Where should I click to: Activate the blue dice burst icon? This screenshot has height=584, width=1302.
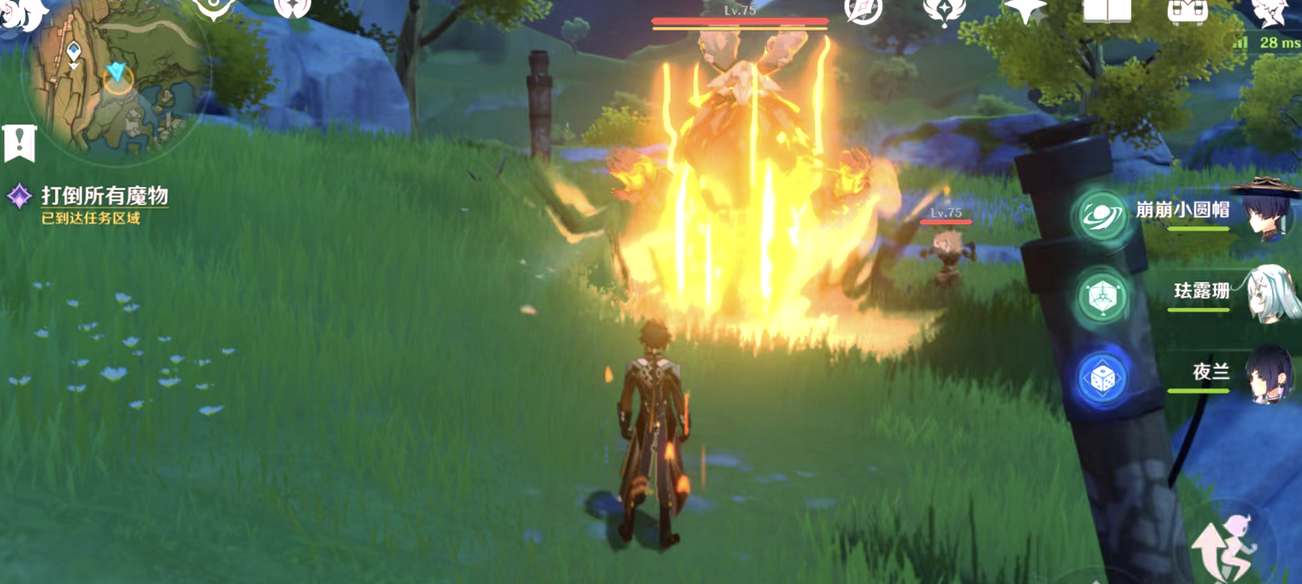point(1103,379)
